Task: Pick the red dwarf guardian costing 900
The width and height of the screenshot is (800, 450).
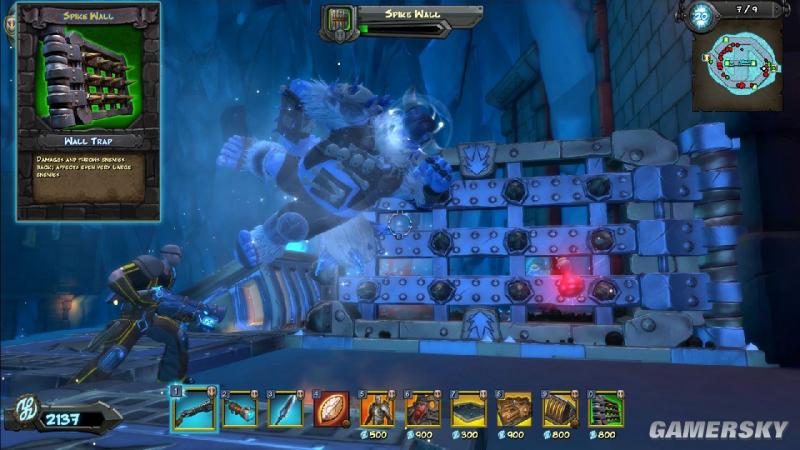Action: pyautogui.click(x=423, y=409)
